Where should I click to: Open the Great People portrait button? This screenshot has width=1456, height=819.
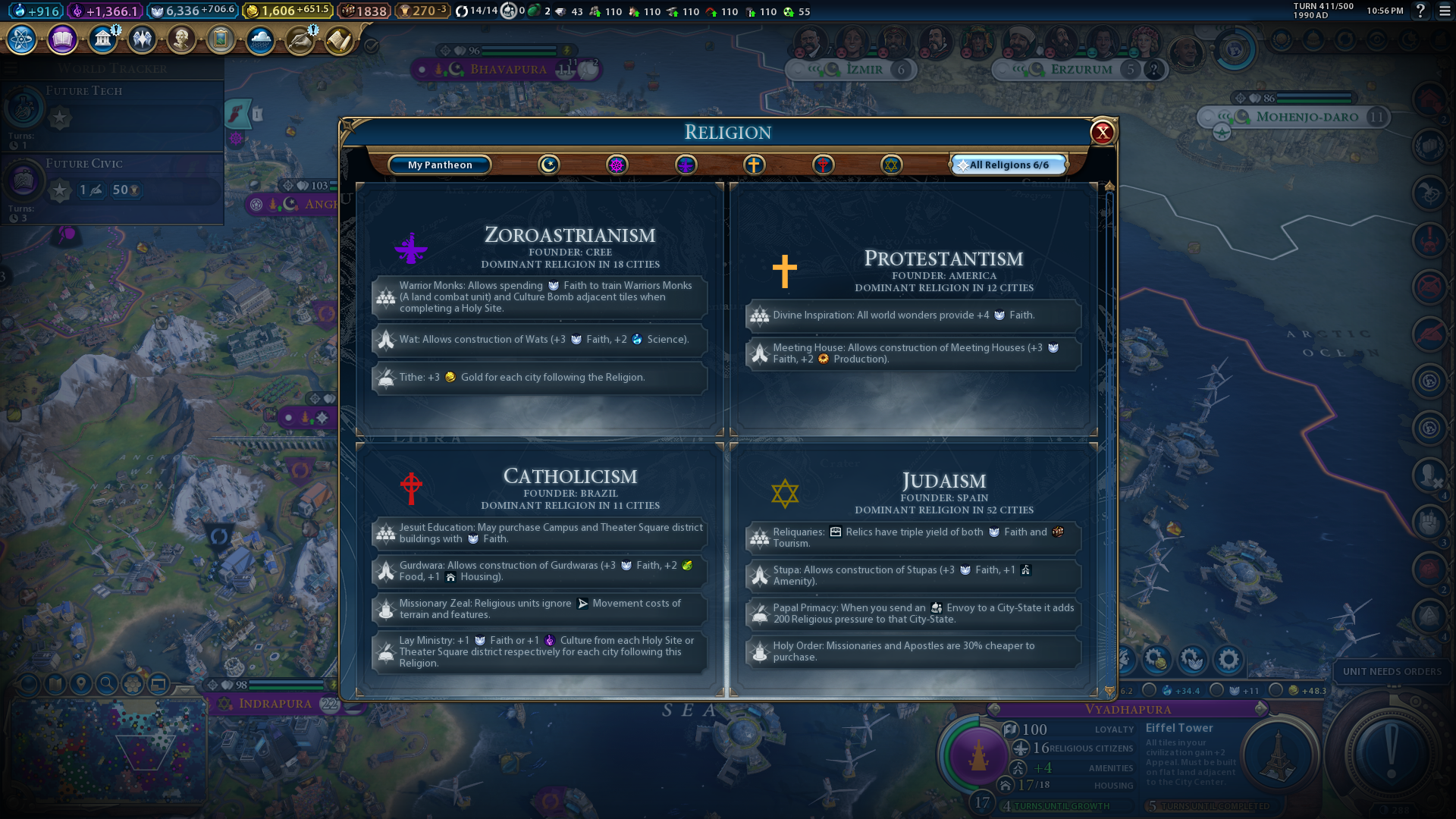(181, 39)
